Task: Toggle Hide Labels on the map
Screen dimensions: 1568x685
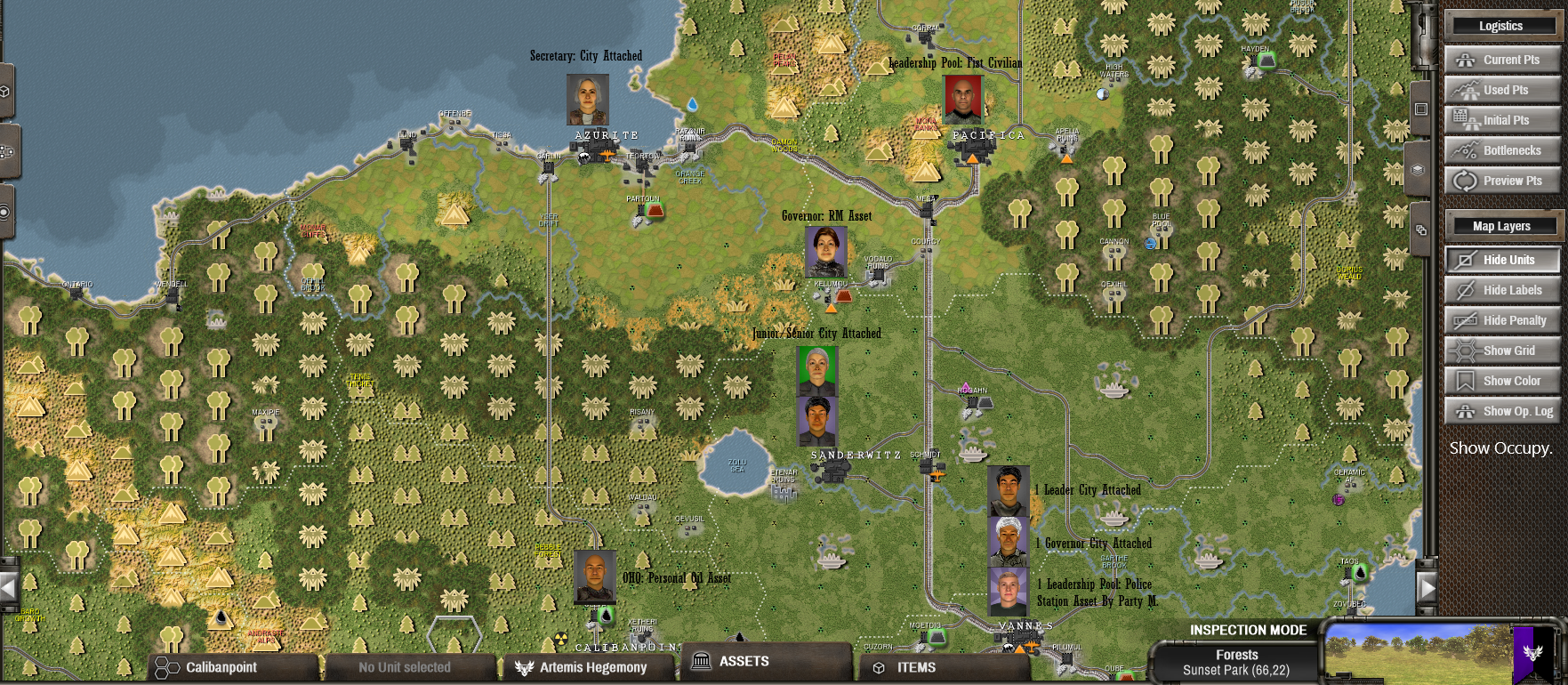Action: (1501, 290)
